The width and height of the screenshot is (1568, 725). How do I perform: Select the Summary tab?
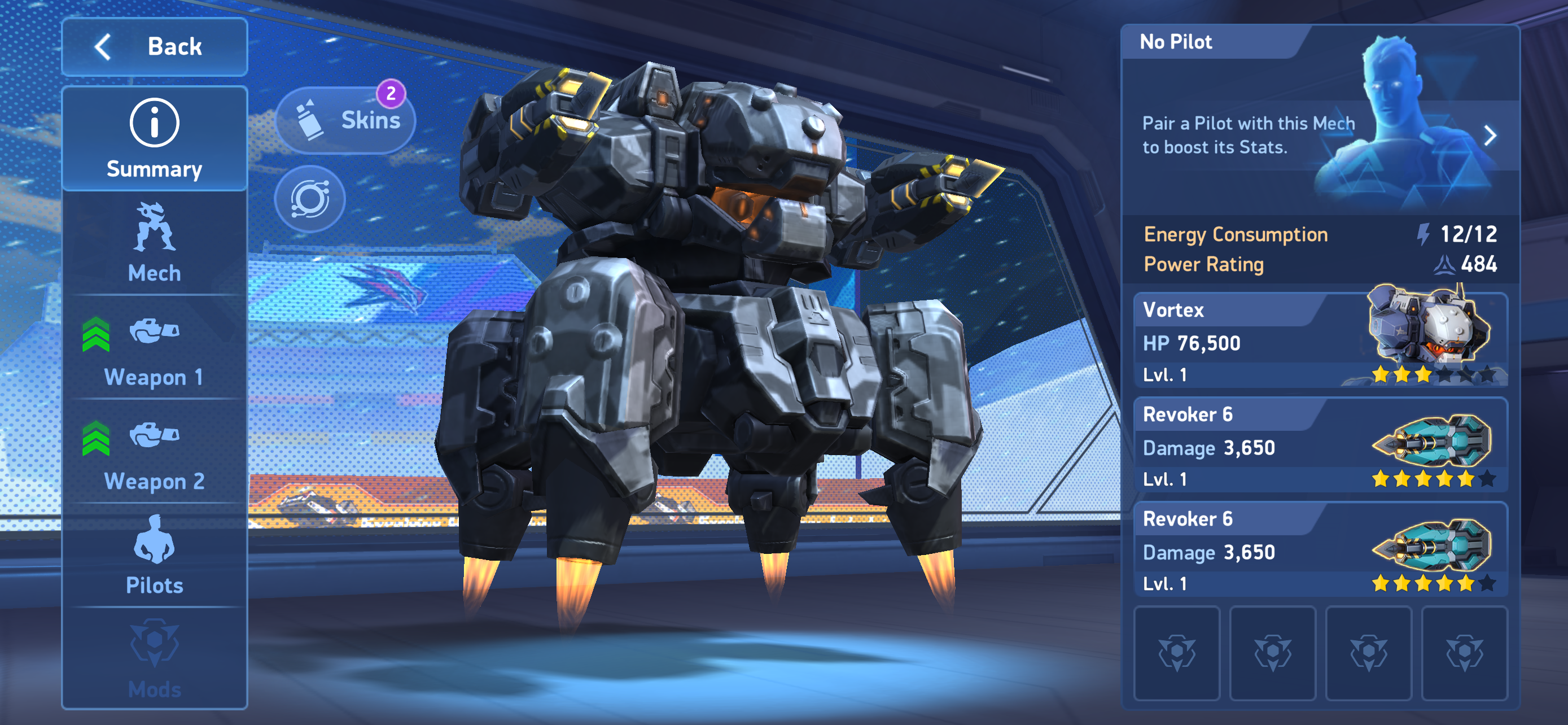point(154,139)
